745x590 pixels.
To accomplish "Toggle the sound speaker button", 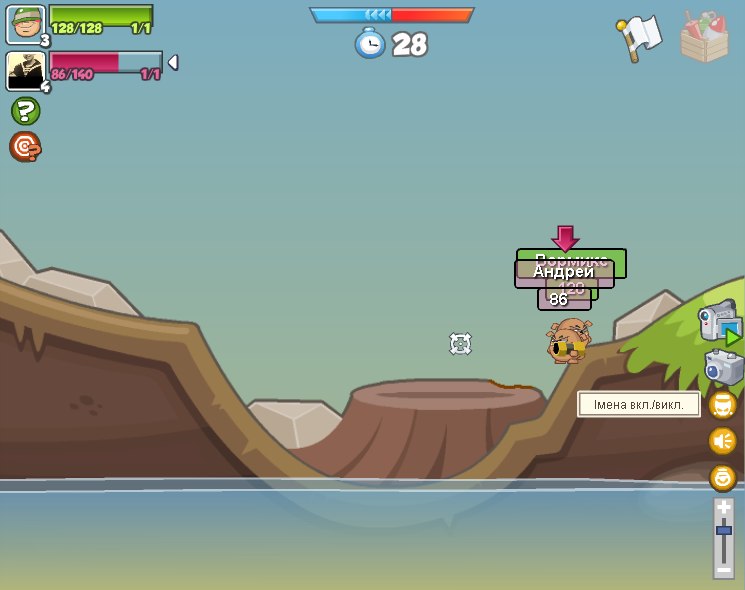I will tap(722, 441).
